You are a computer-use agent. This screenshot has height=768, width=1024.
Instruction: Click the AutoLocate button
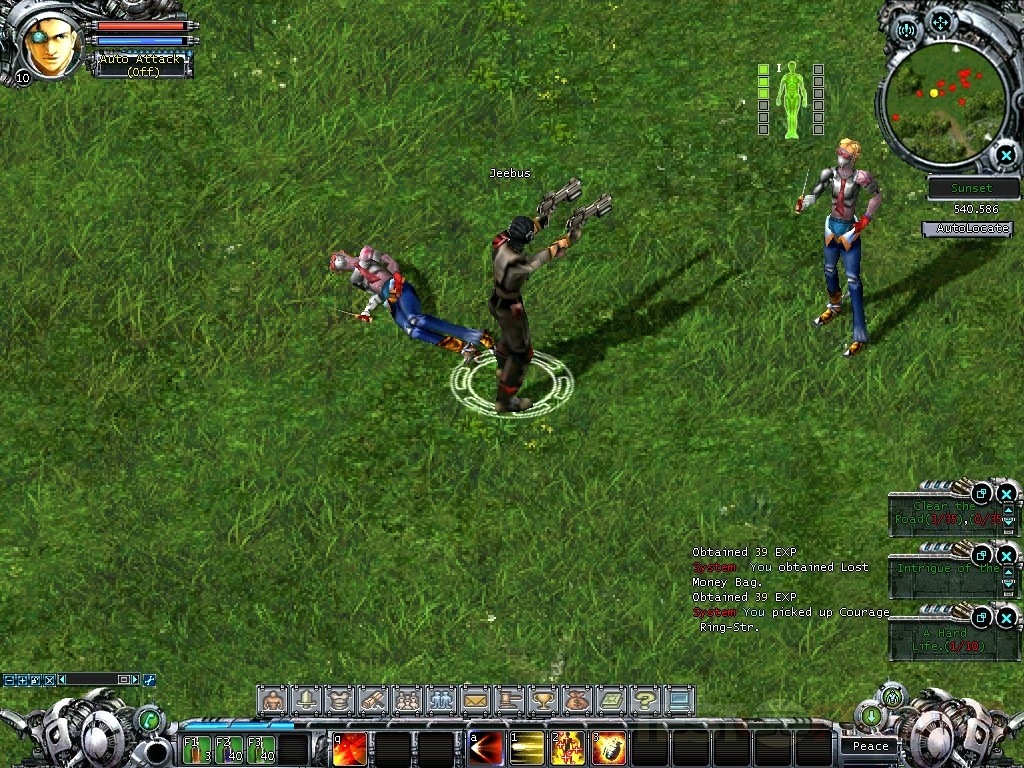point(967,229)
